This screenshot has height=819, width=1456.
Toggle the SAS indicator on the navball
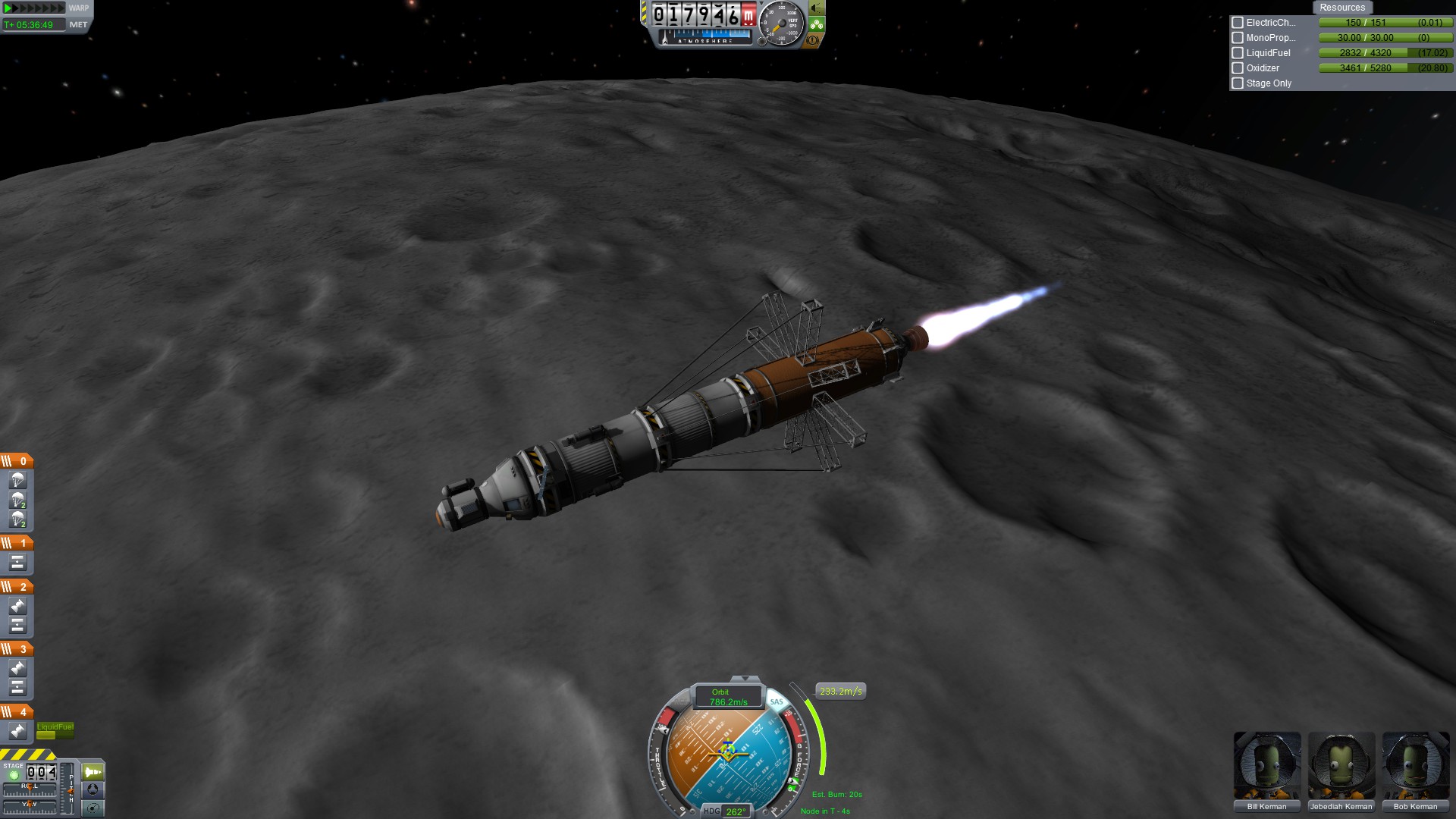[776, 701]
